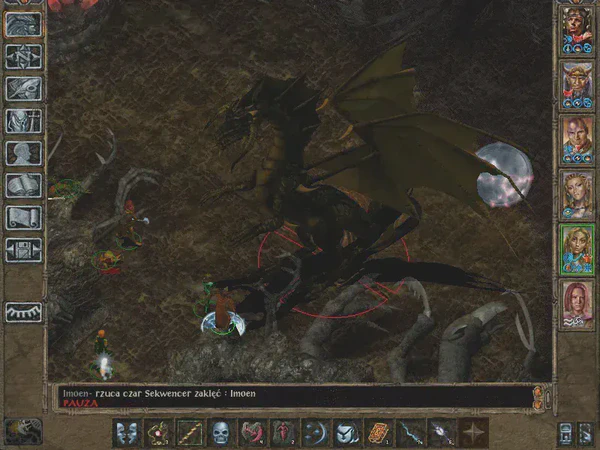Open special abilities with the star icon

point(473,433)
